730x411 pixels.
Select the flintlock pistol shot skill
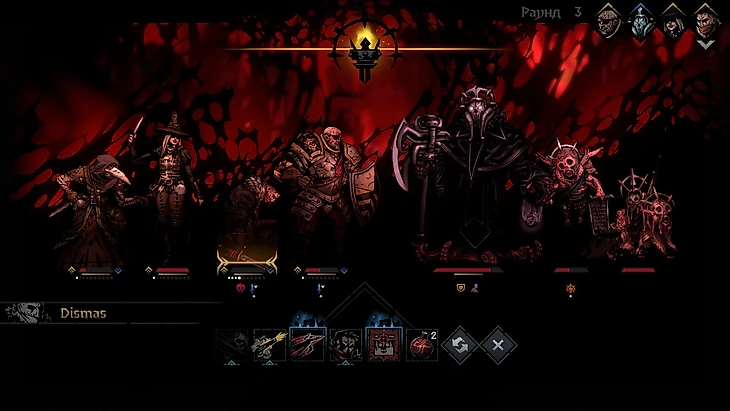(269, 345)
